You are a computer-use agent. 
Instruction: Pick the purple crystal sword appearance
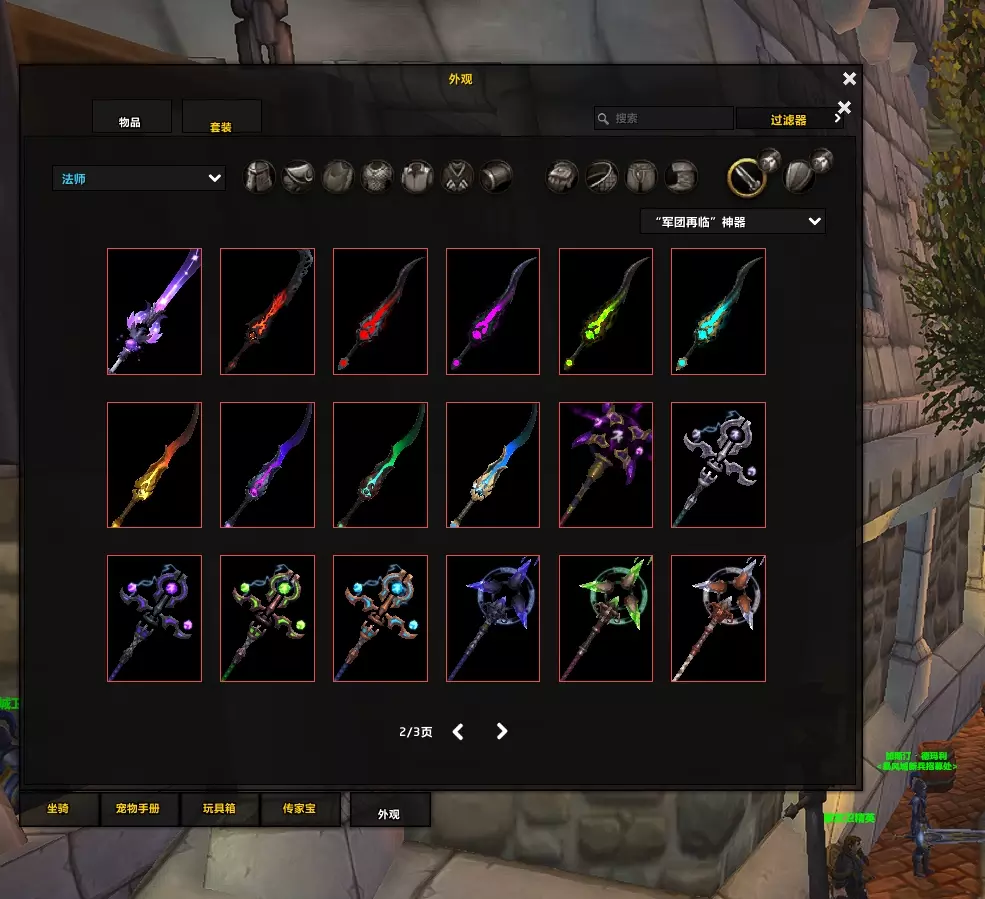(154, 311)
